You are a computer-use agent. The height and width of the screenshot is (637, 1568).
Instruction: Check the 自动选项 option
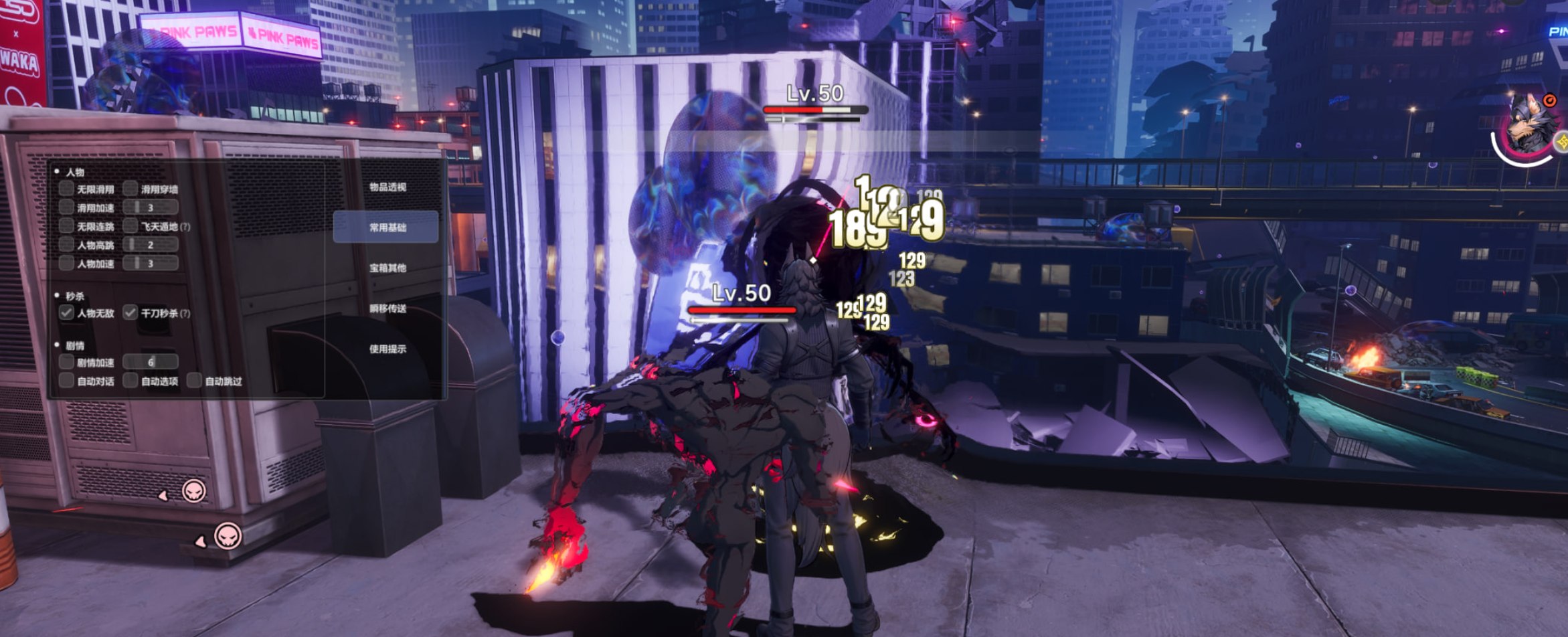tap(130, 381)
